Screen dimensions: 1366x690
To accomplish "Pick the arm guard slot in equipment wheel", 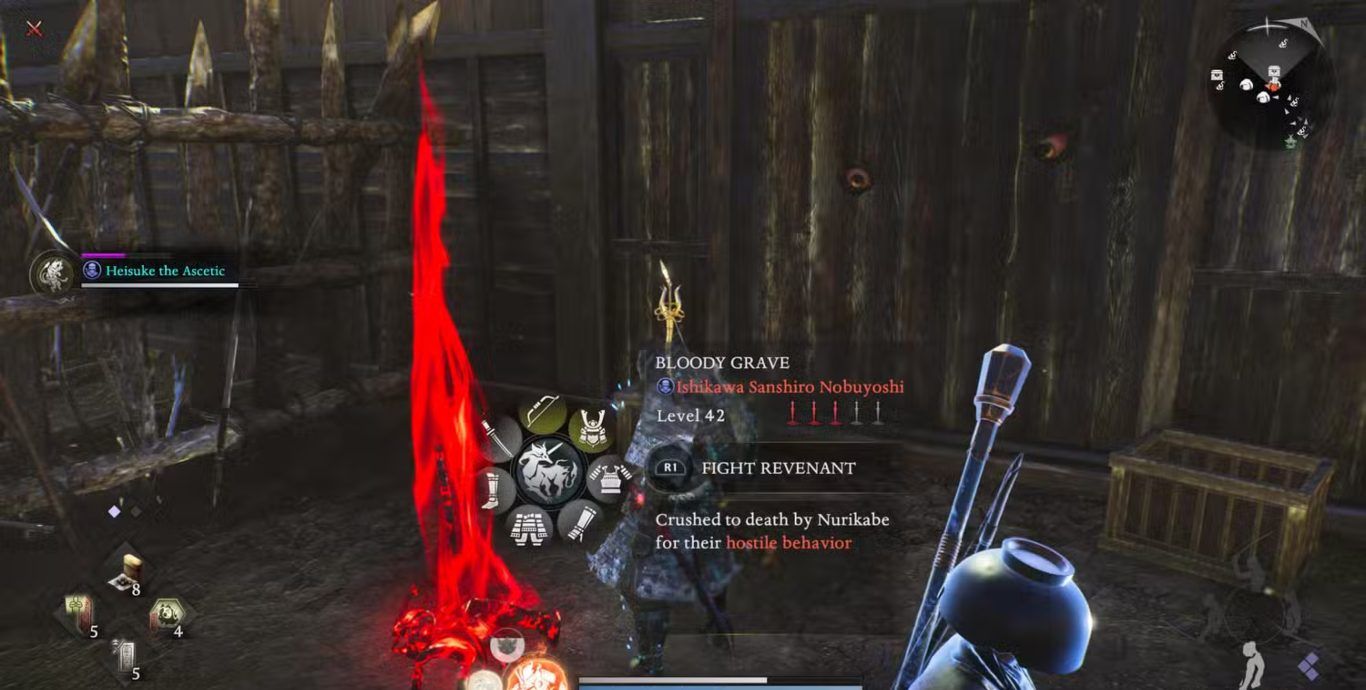I will pyautogui.click(x=577, y=518).
